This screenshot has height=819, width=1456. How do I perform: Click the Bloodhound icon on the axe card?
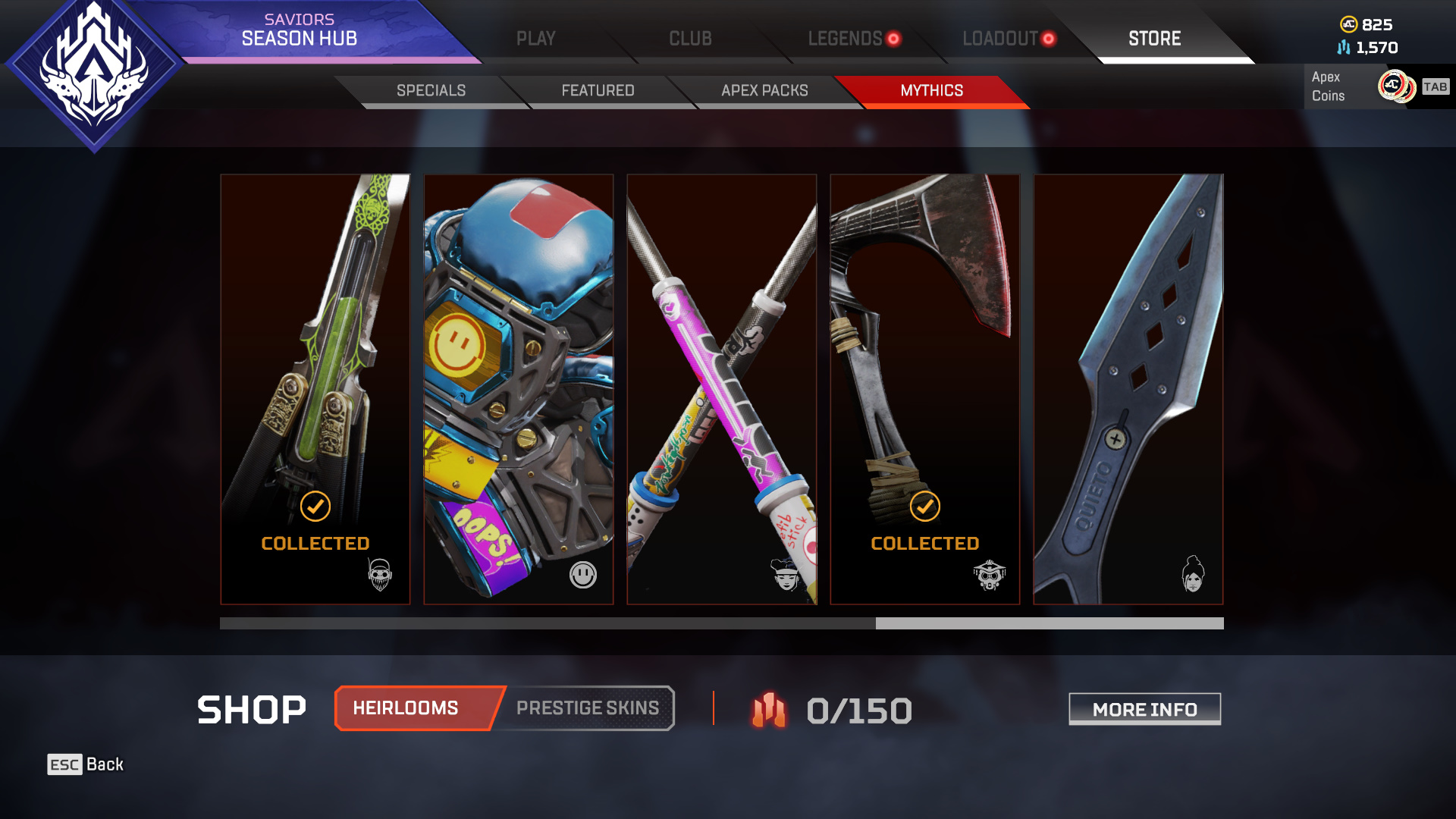(989, 573)
